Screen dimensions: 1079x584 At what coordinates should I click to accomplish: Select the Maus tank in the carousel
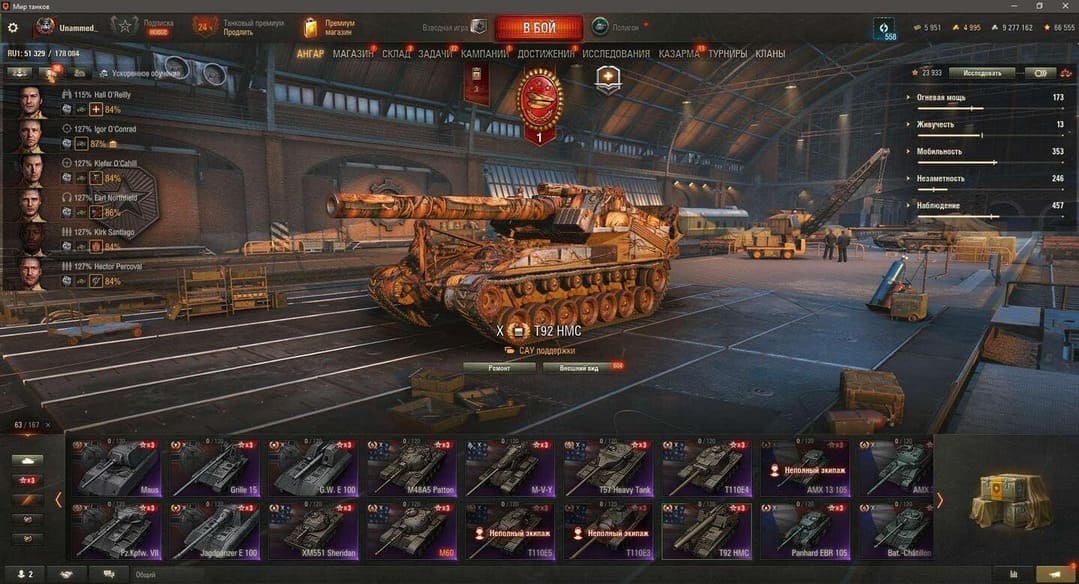[113, 467]
